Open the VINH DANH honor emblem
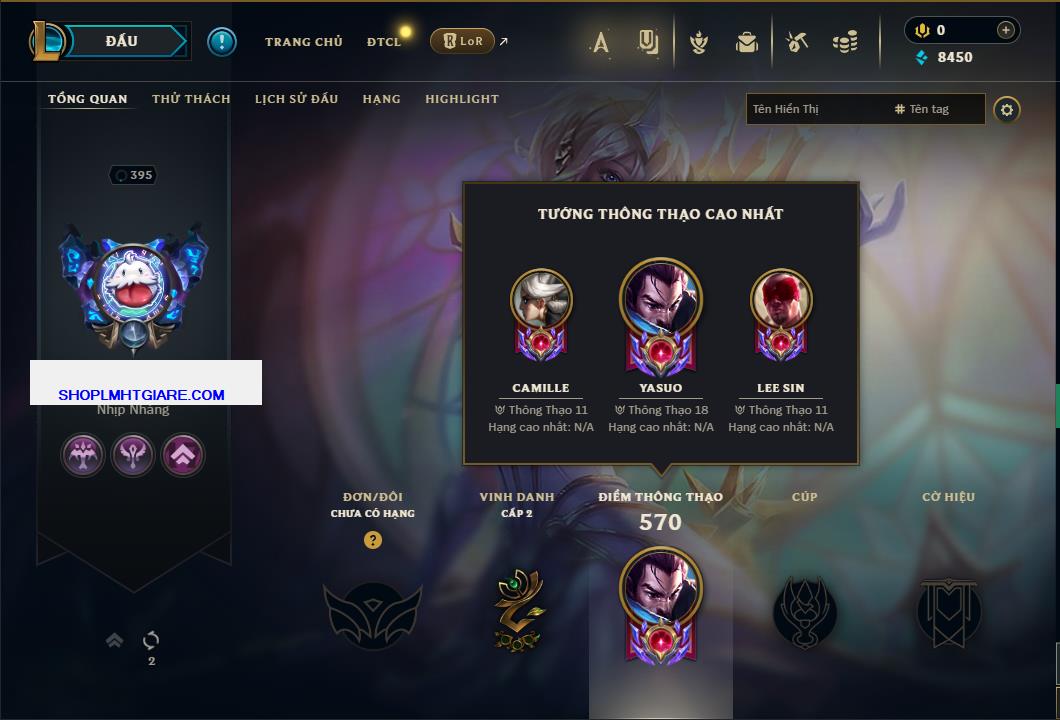The width and height of the screenshot is (1060, 720). pyautogui.click(x=517, y=609)
